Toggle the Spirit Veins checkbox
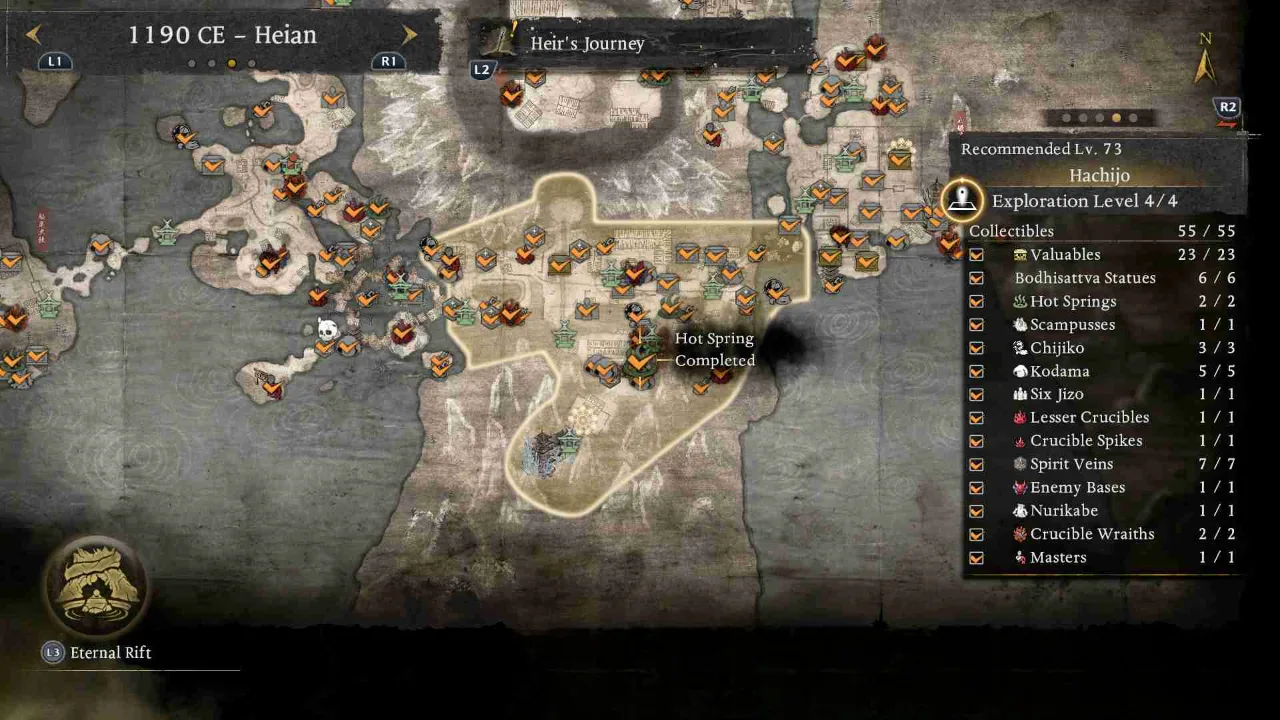This screenshot has height=720, width=1280. pos(976,464)
